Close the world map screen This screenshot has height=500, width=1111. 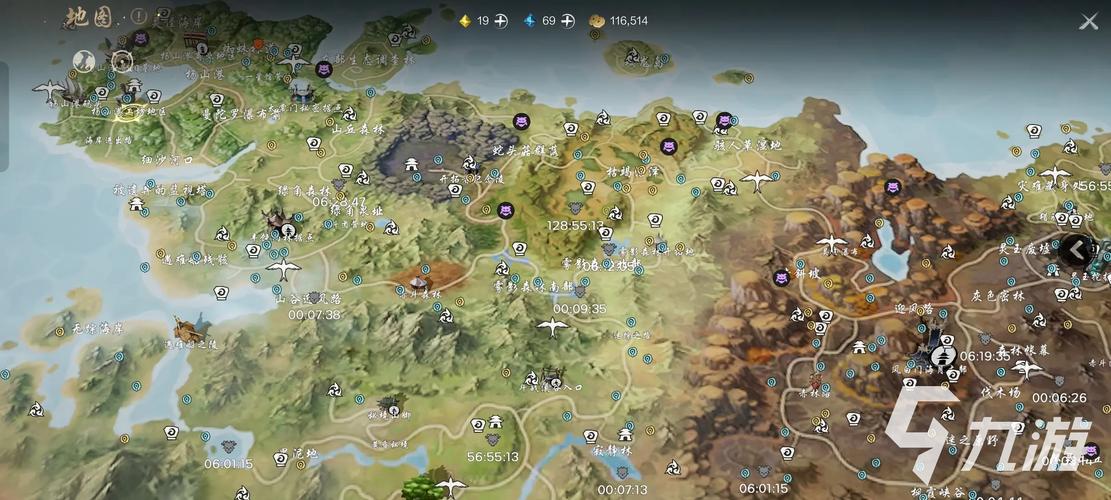click(x=1088, y=21)
